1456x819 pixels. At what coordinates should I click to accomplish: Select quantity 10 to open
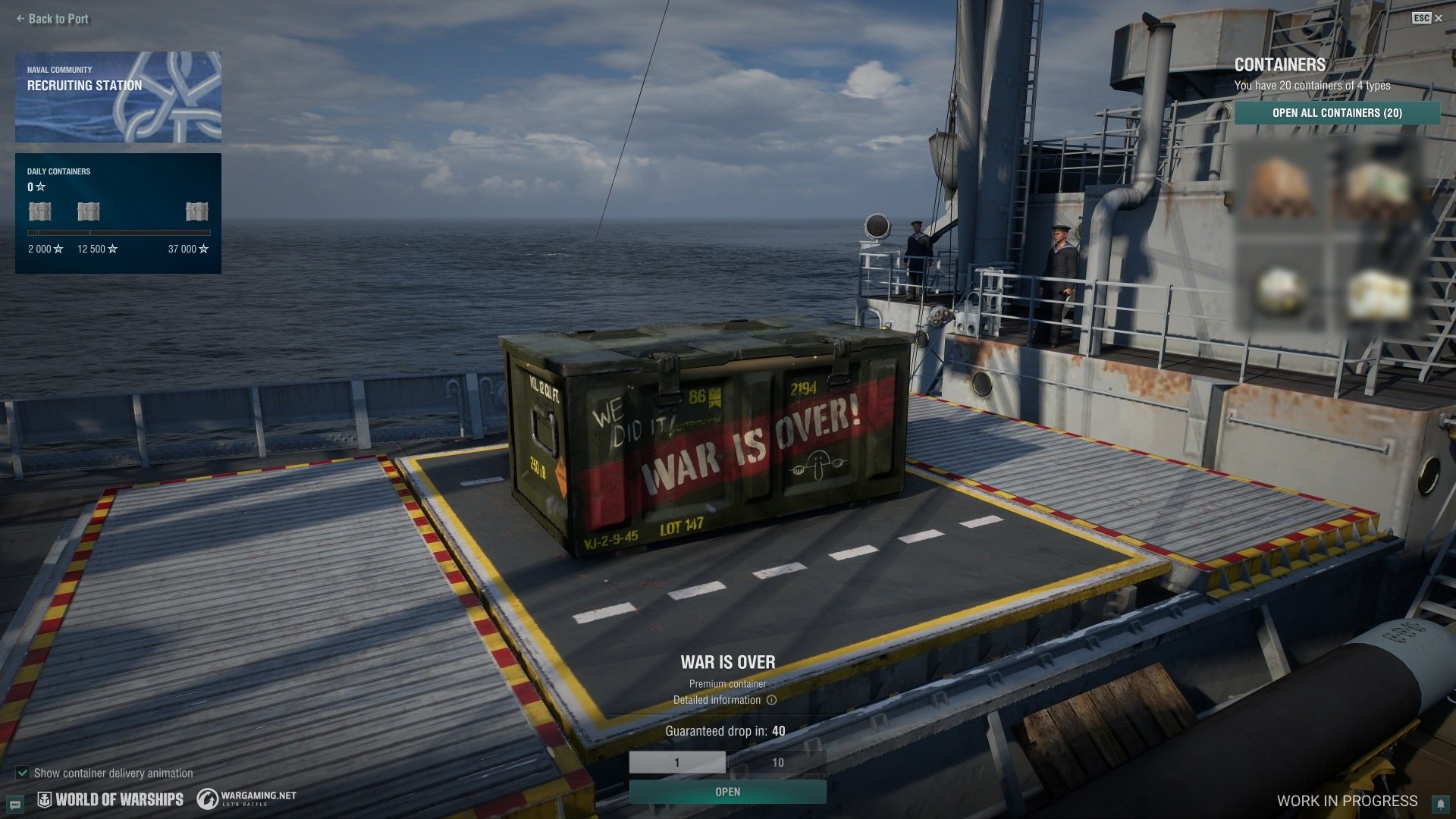[777, 762]
